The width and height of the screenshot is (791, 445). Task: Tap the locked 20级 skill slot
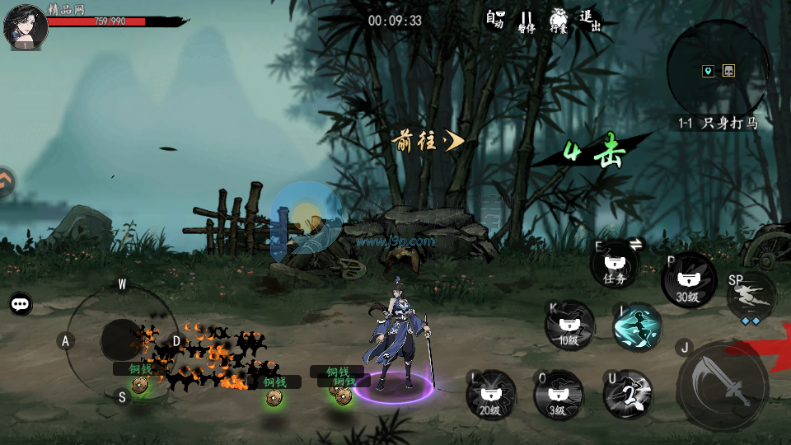[x=491, y=394]
